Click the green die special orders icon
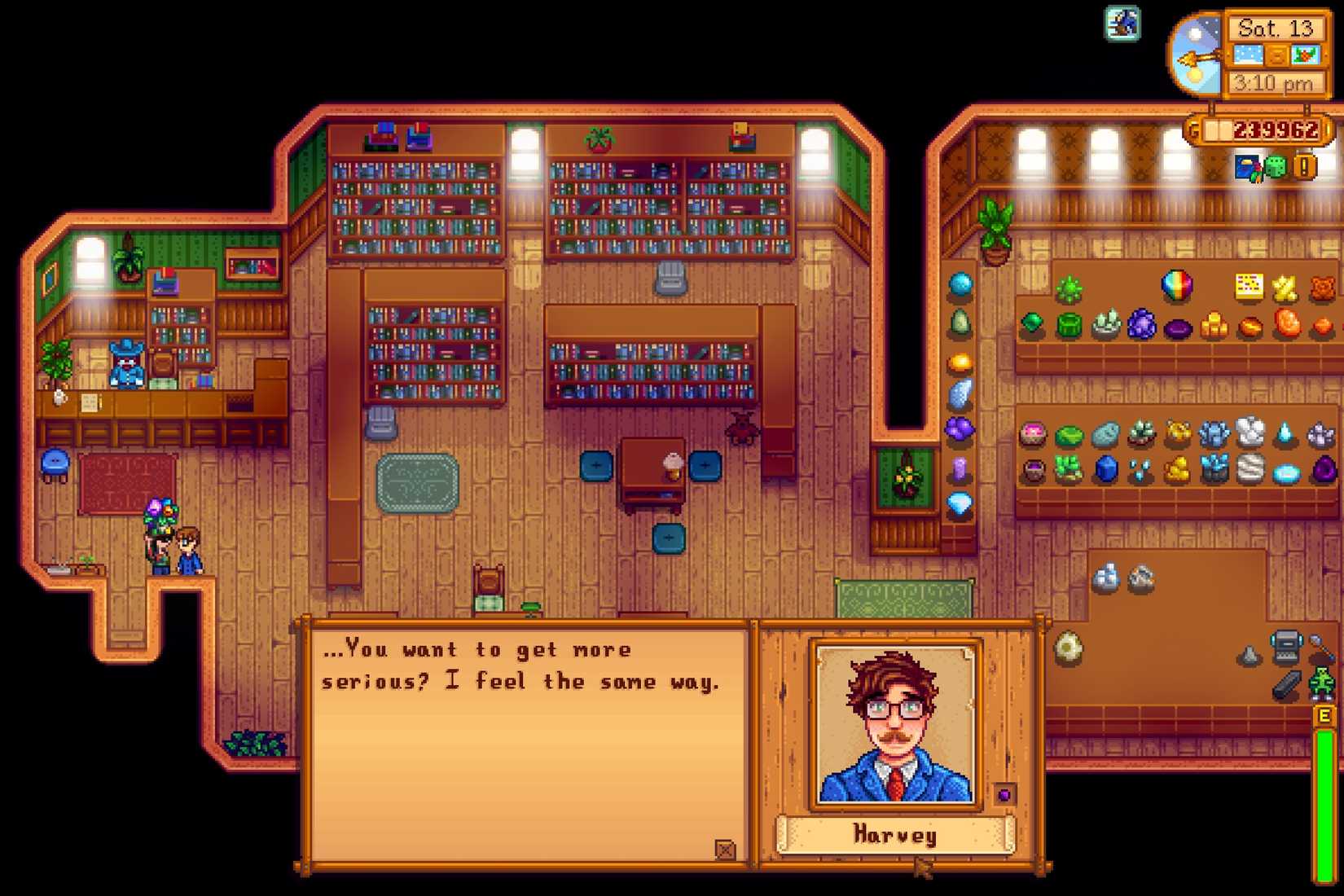The width and height of the screenshot is (1344, 896). tap(1274, 169)
